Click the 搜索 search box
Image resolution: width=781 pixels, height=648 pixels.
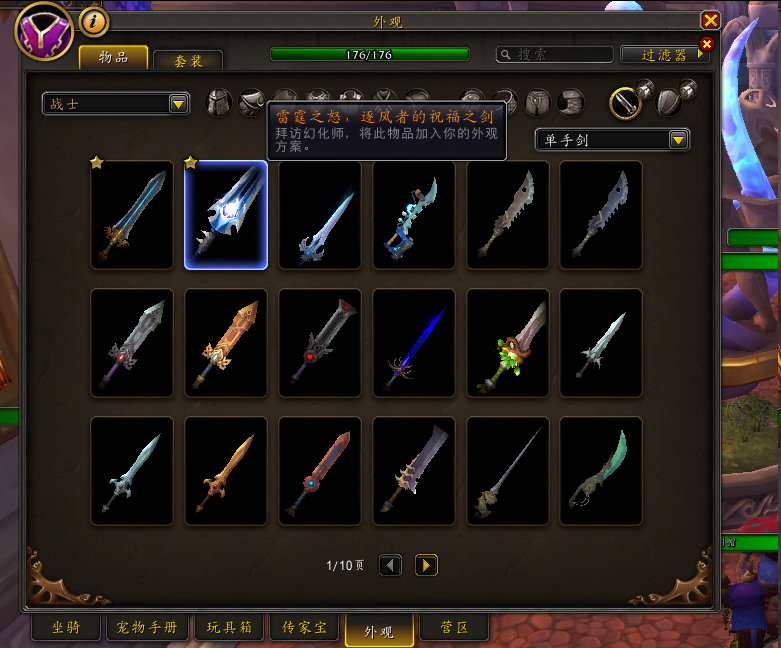coord(556,54)
